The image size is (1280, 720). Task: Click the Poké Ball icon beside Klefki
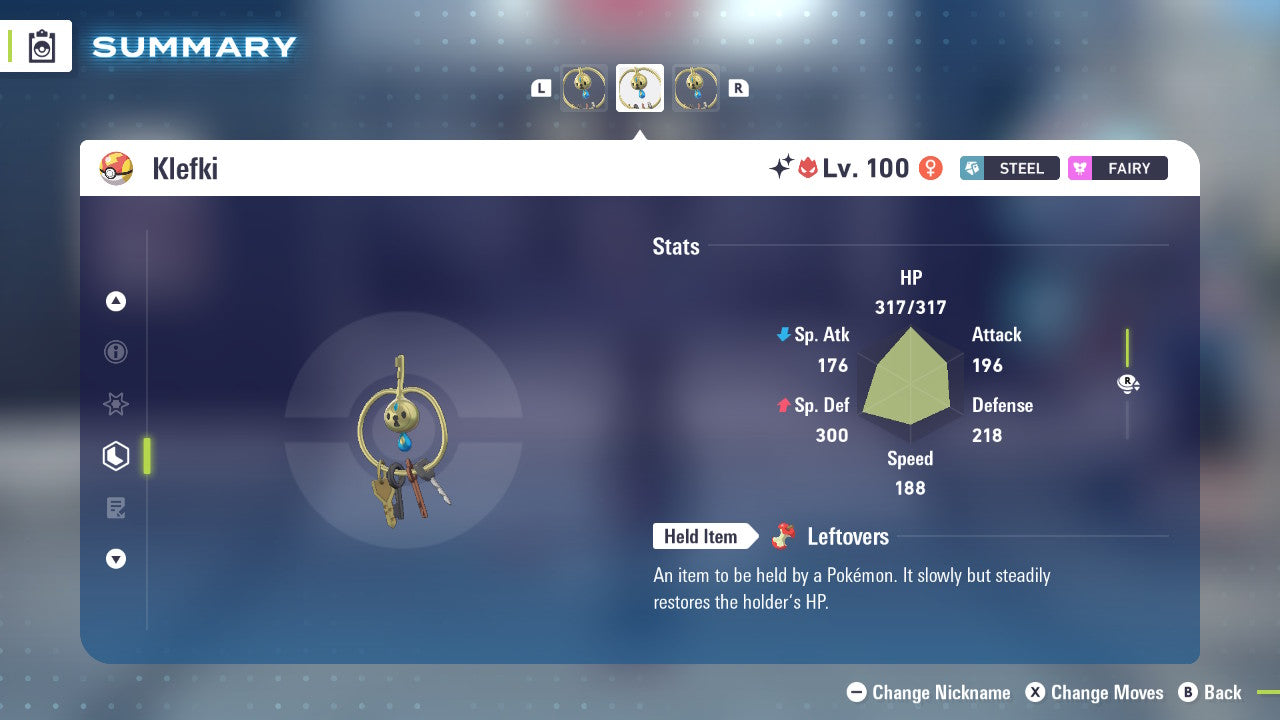117,168
